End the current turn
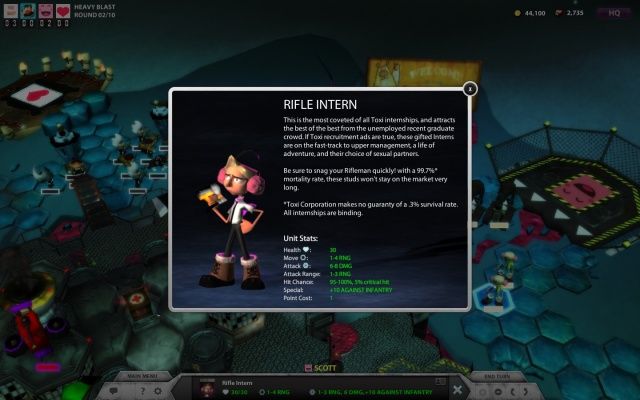The height and width of the screenshot is (400, 640). (x=497, y=376)
